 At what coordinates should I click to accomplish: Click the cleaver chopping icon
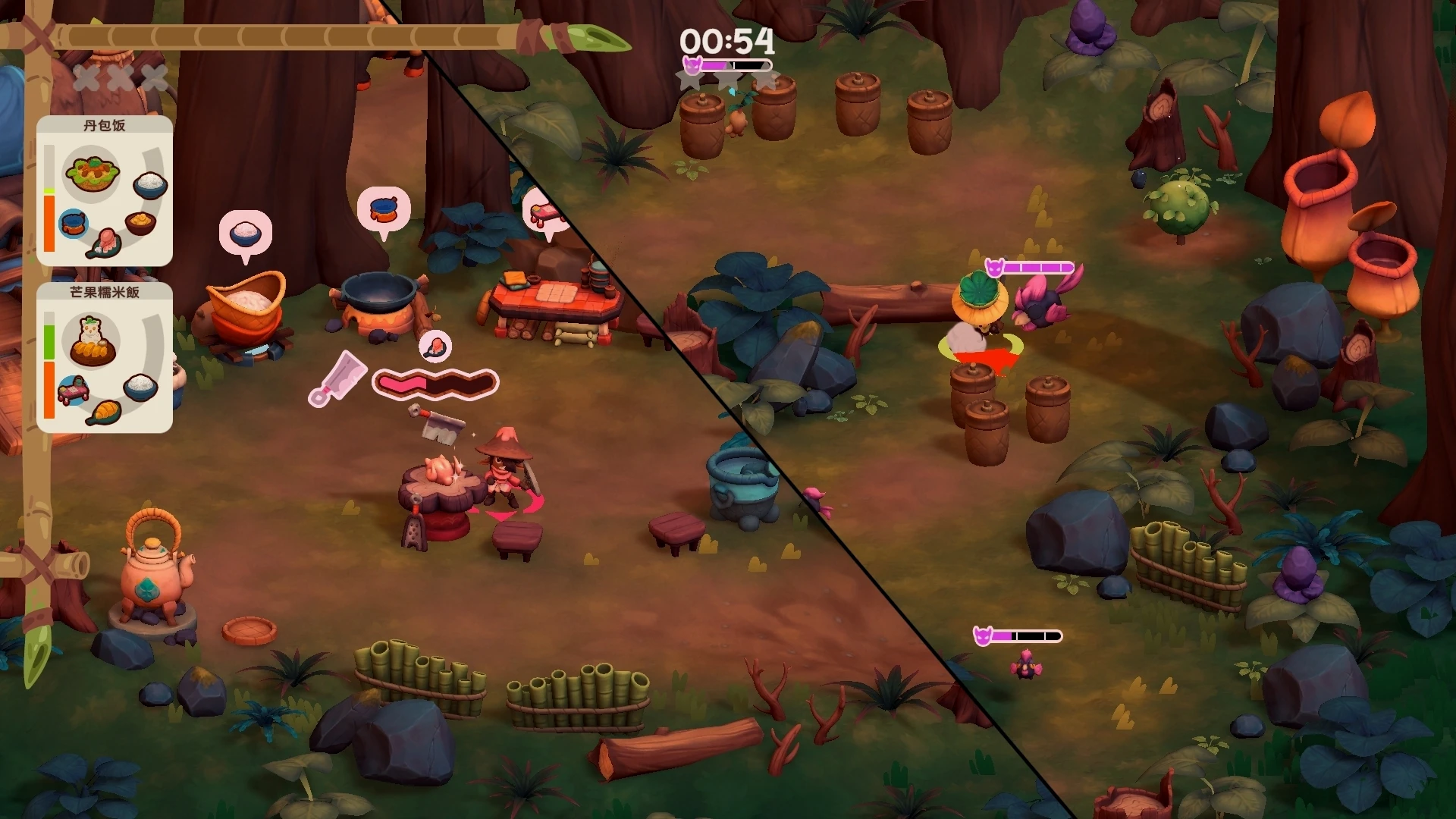pos(338,378)
